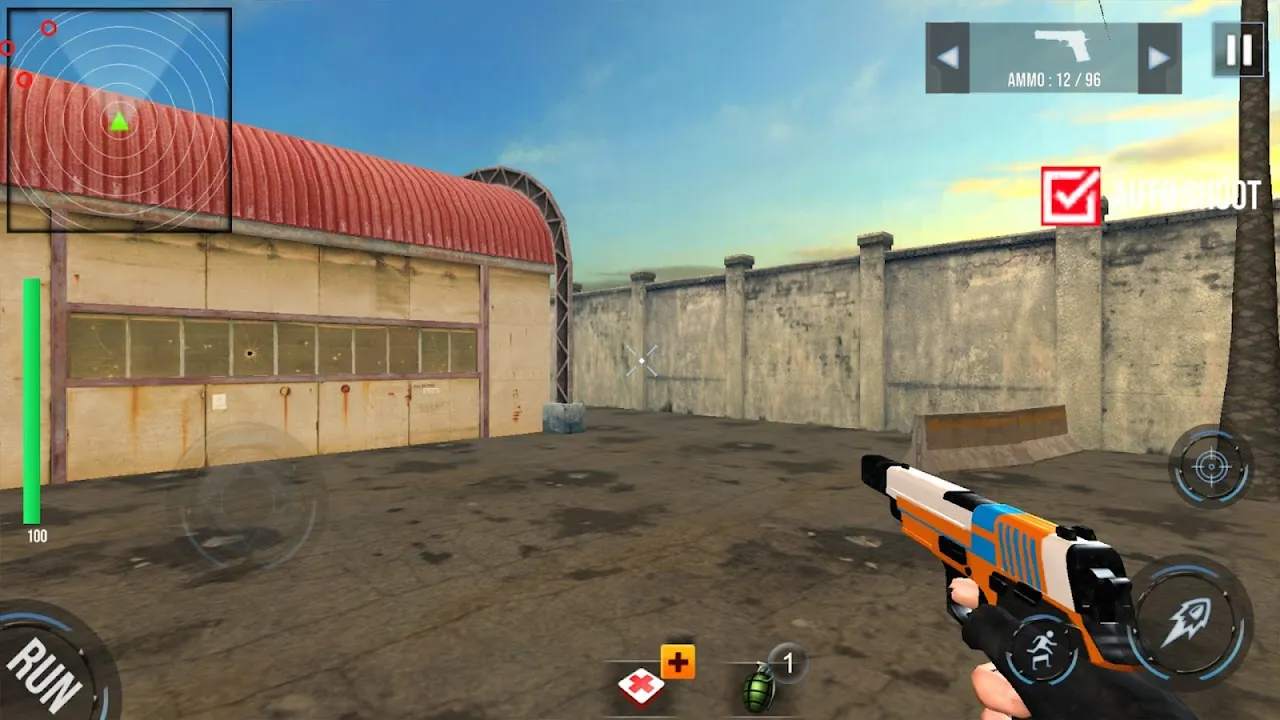Tap the green health bar
The height and width of the screenshot is (720, 1280).
(x=33, y=400)
